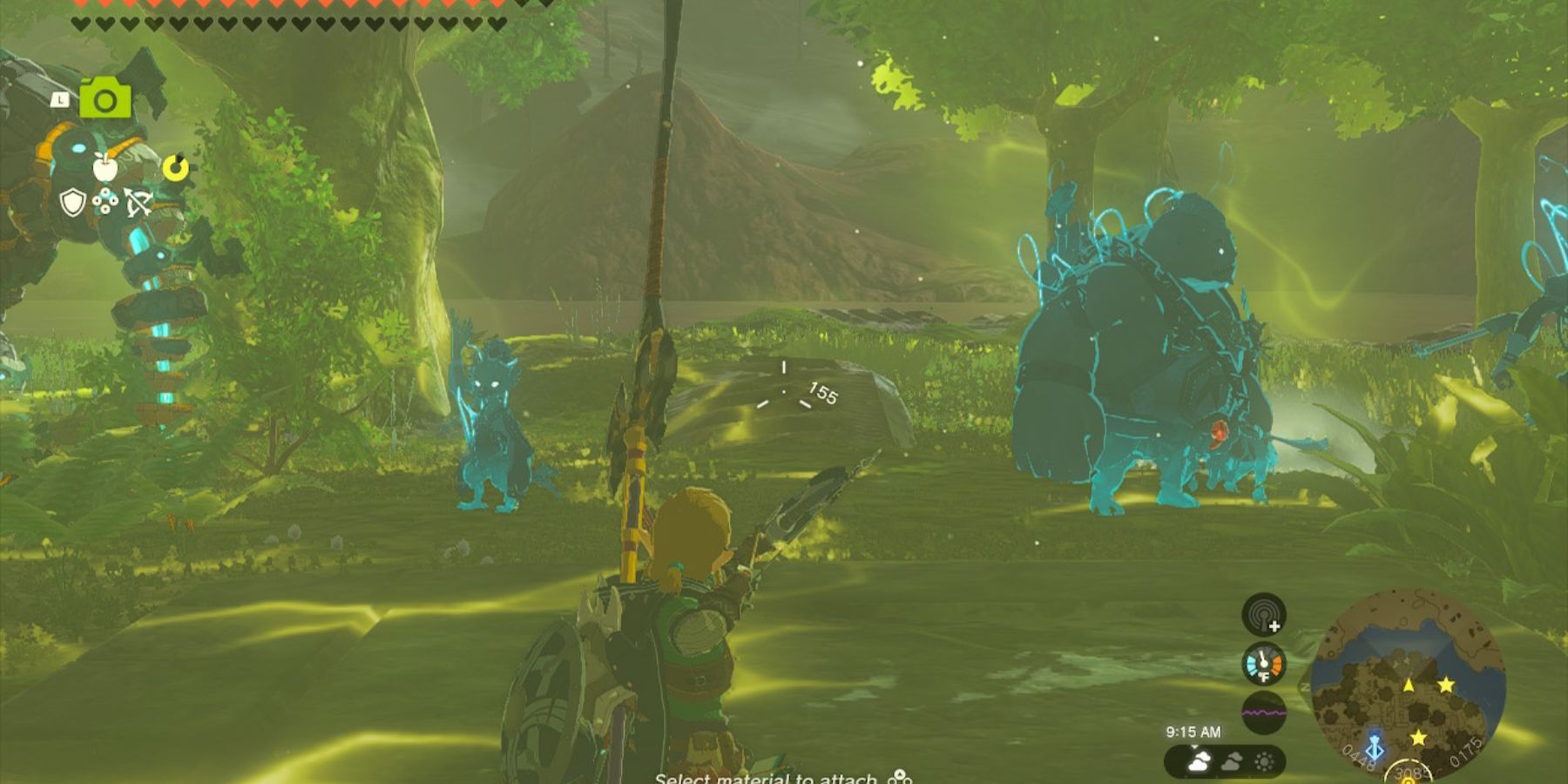Click the bow and arrow icon
Image resolution: width=1568 pixels, height=784 pixels.
point(139,201)
